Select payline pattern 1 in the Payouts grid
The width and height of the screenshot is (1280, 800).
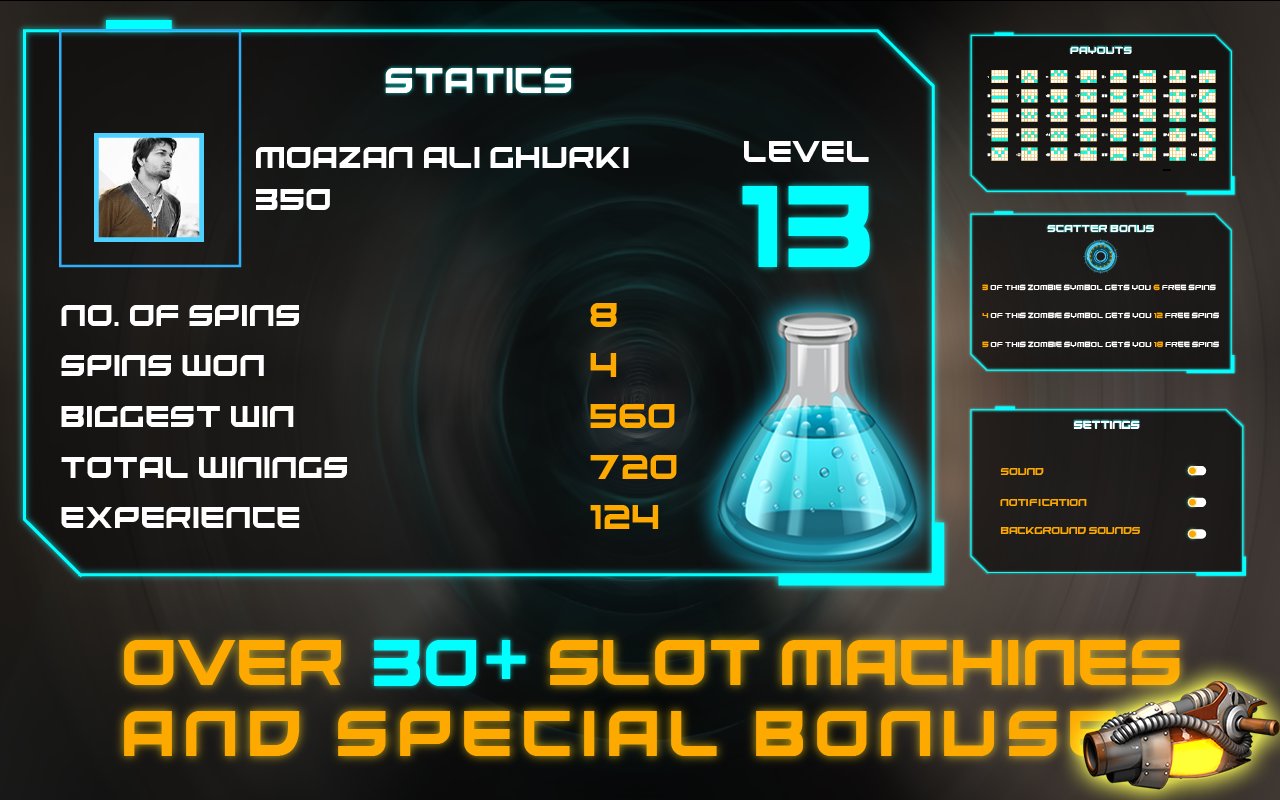point(999,76)
